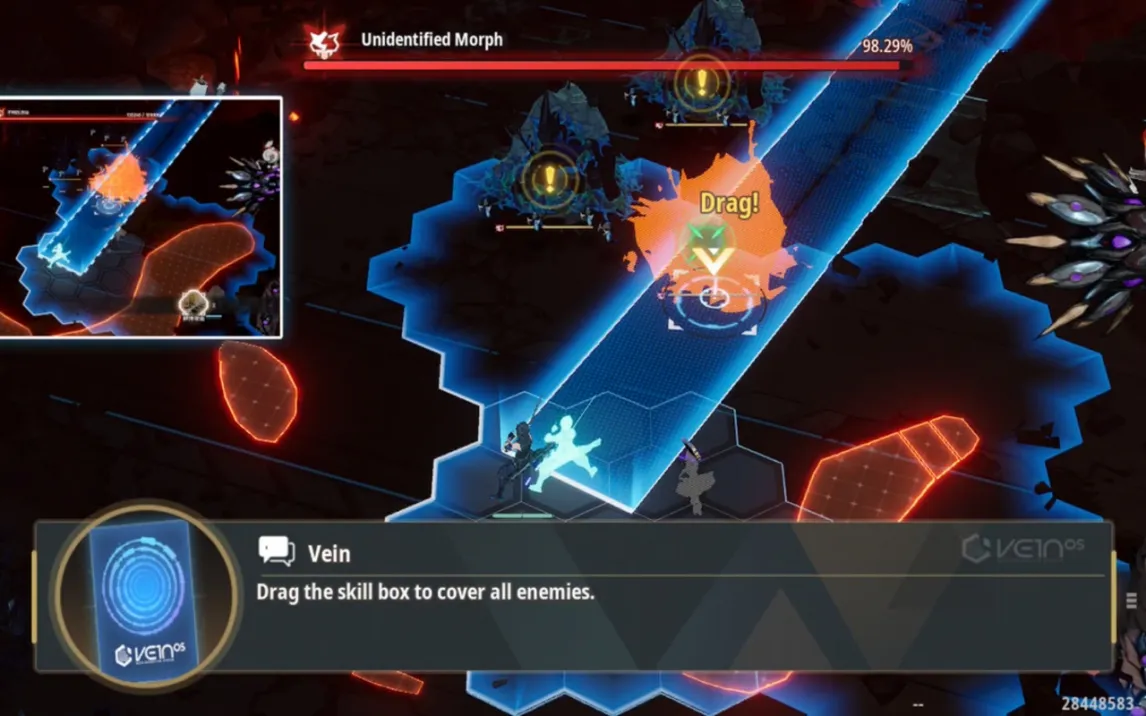Select the skill box target reticle under Drag!
Viewport: 1146px width, 716px height.
pyautogui.click(x=712, y=296)
